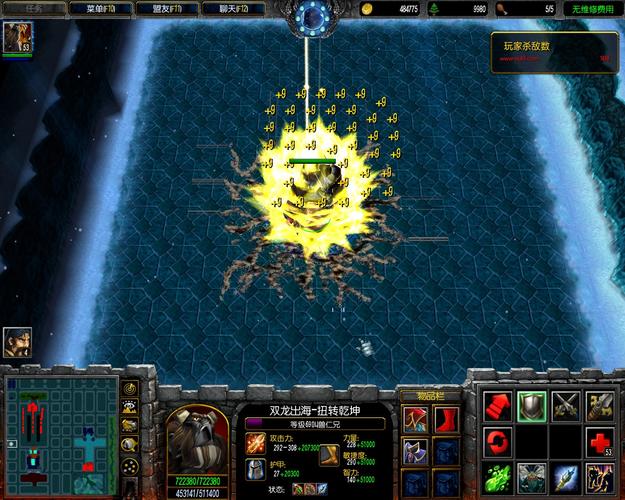The height and width of the screenshot is (500, 625).
Task: Toggle the minimap terrain display button
Action: 129,407
